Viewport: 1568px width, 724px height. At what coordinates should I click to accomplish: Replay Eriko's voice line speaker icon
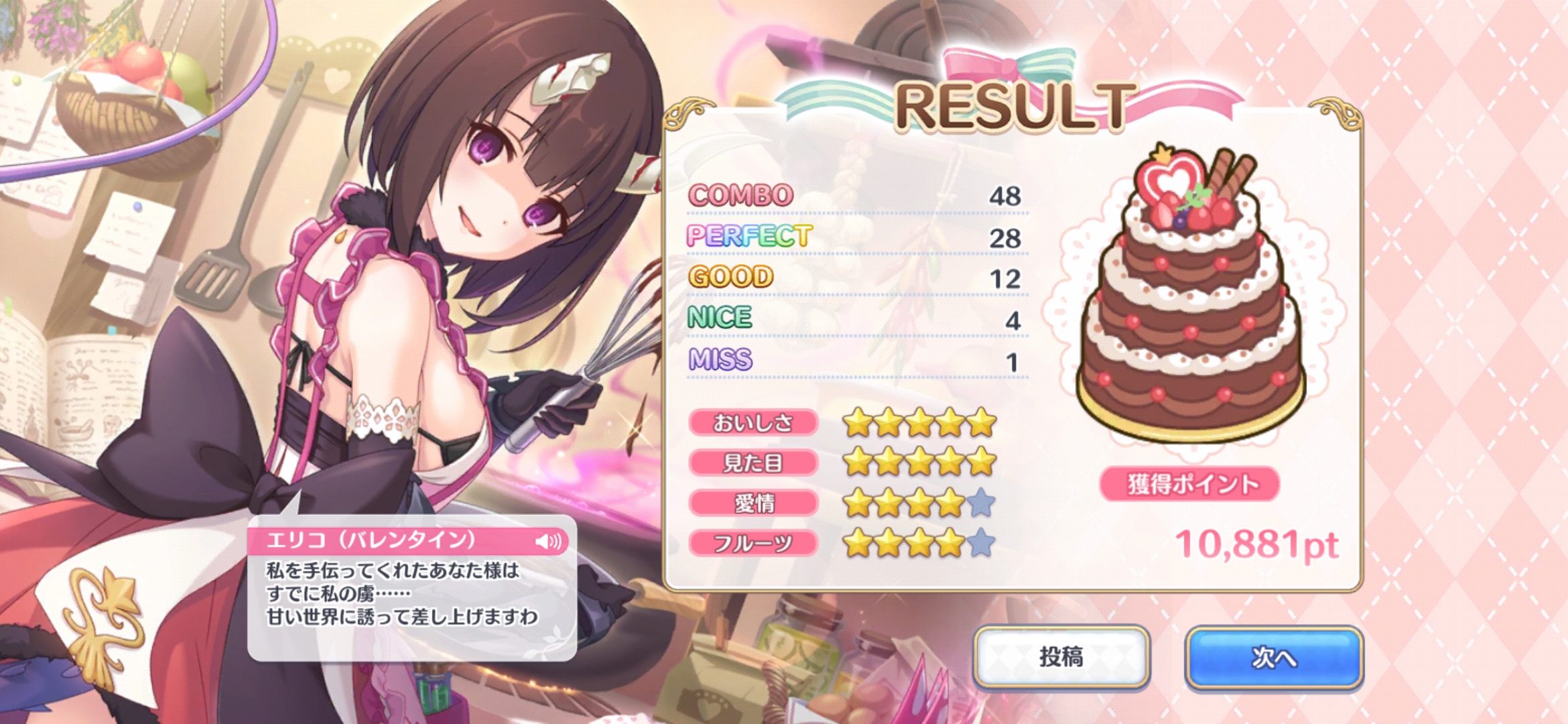(x=549, y=541)
